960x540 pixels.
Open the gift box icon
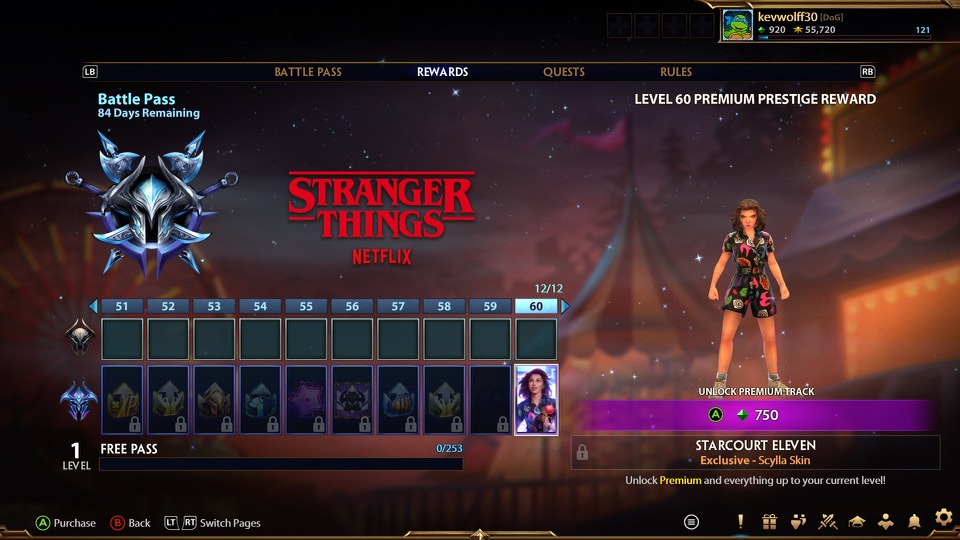[769, 521]
